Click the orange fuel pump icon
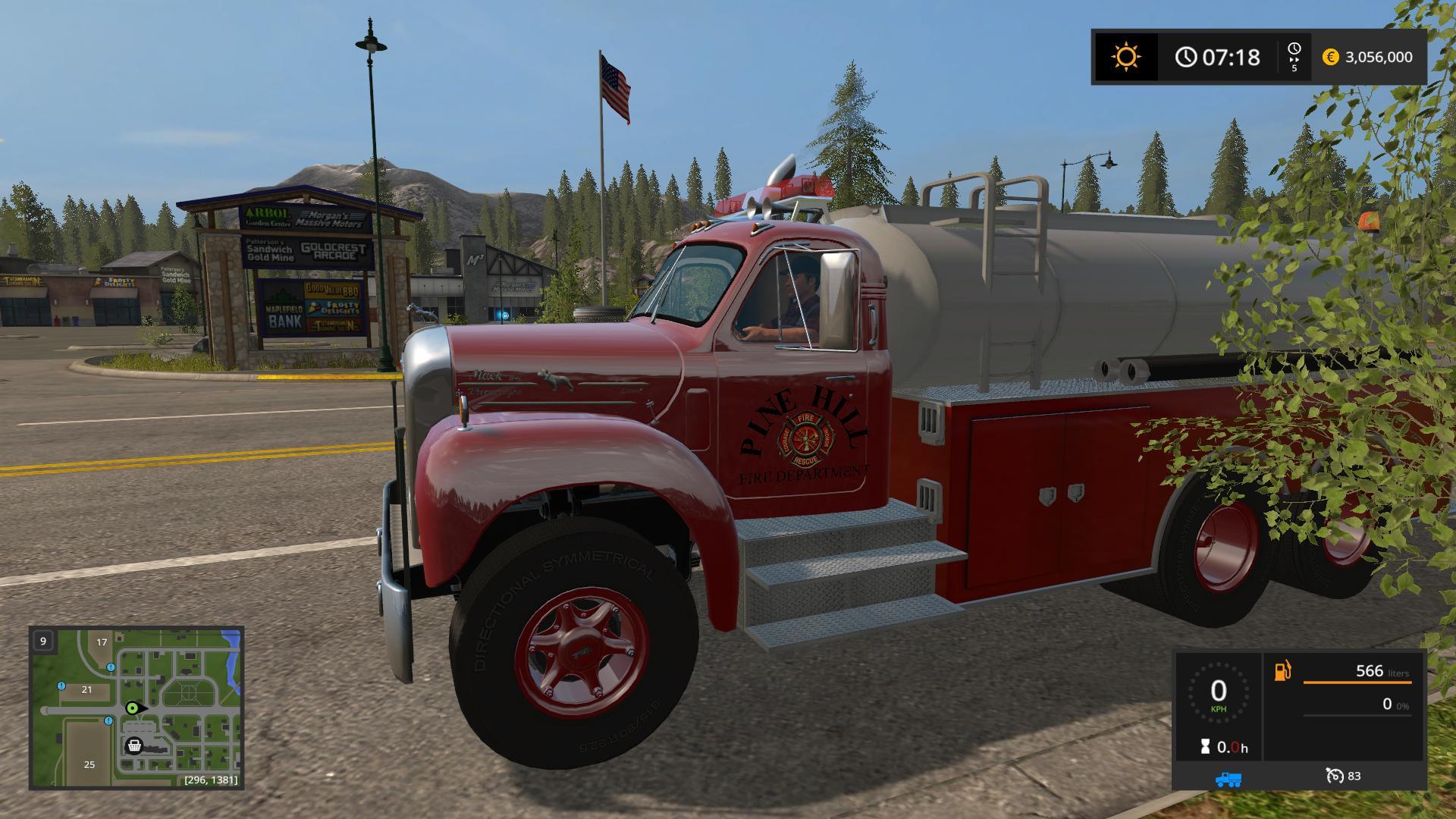 1282,671
